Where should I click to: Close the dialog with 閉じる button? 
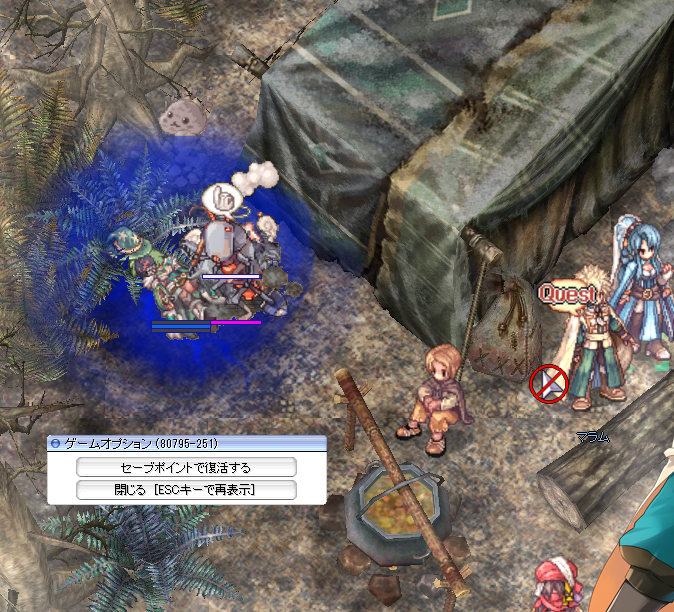186,489
